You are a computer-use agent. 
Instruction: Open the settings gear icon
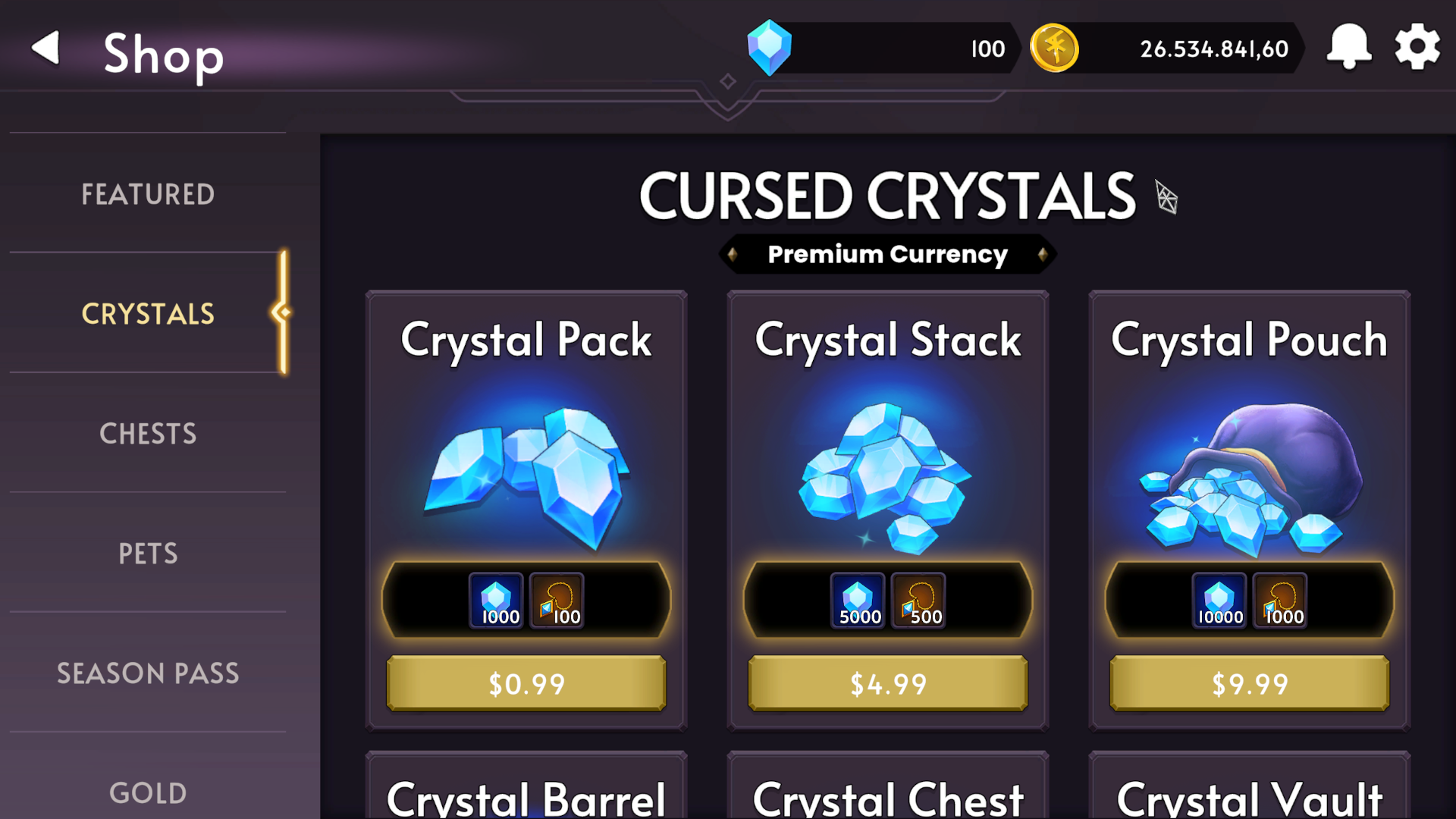click(1417, 47)
